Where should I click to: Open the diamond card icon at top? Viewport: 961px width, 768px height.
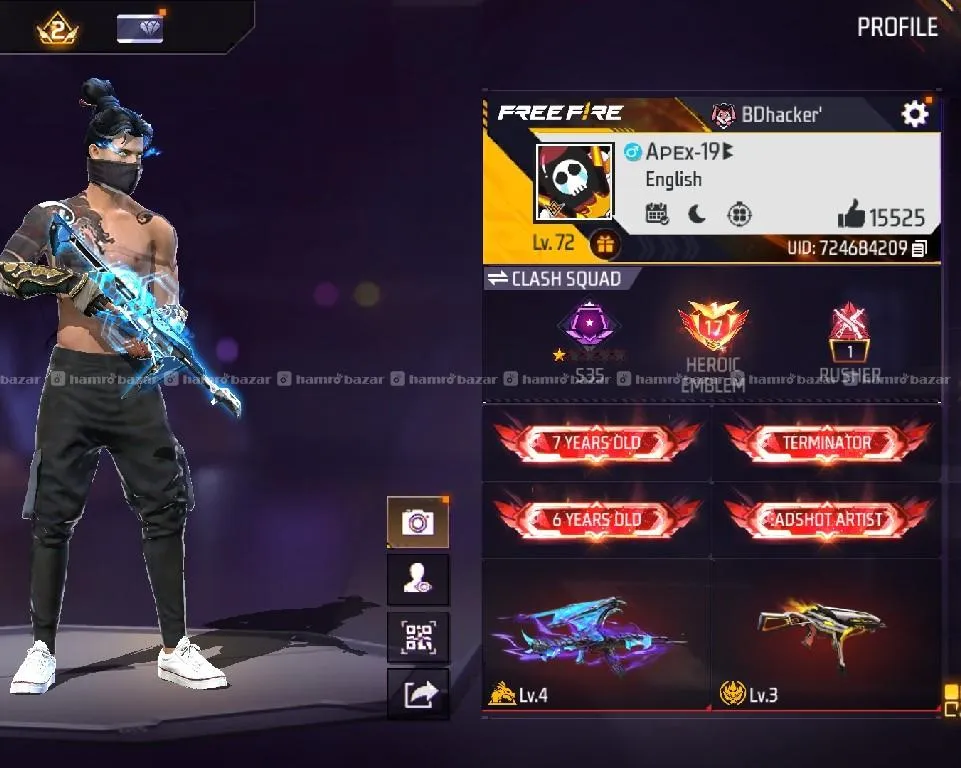(140, 28)
